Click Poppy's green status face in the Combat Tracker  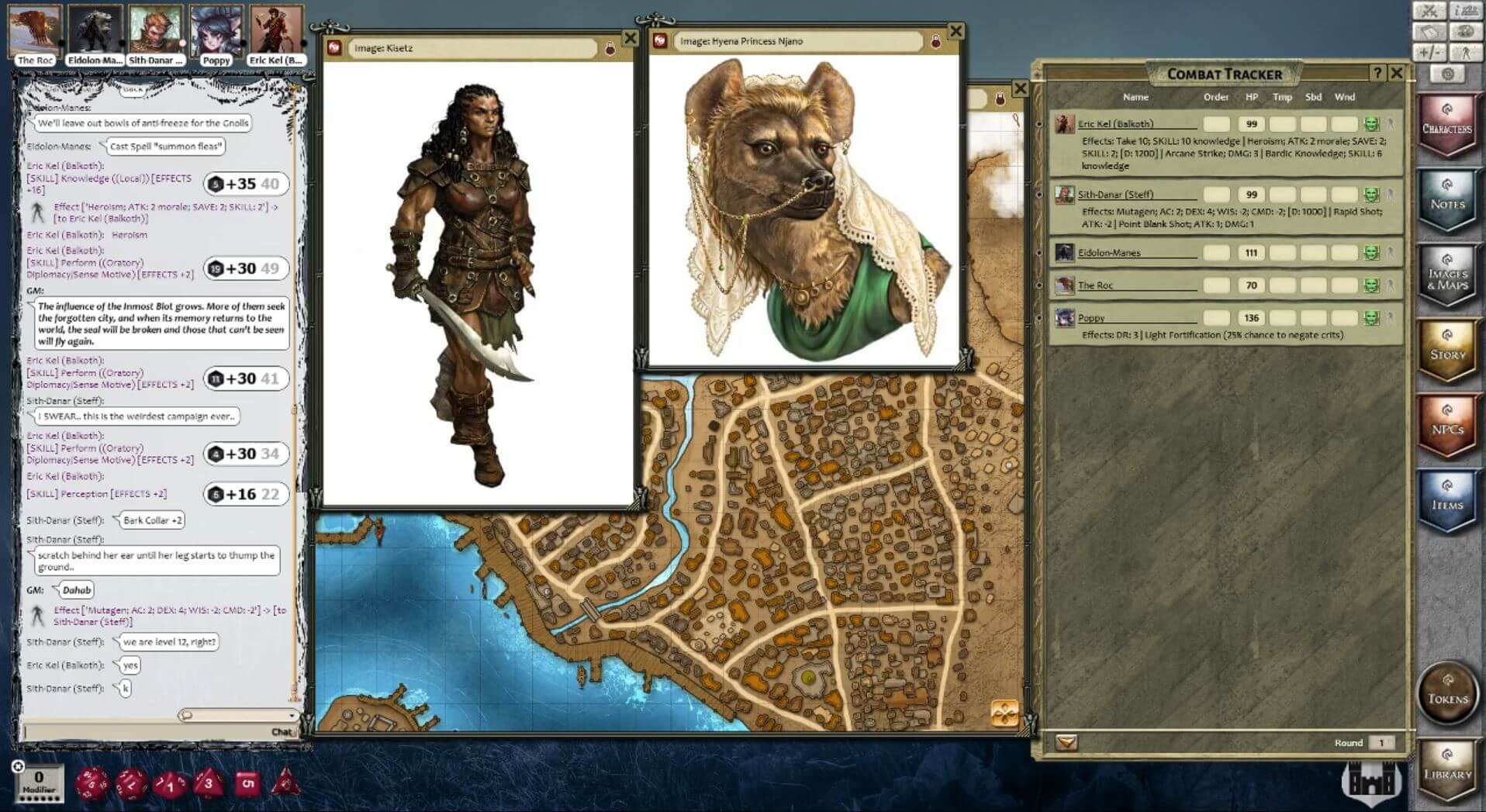pyautogui.click(x=1371, y=317)
